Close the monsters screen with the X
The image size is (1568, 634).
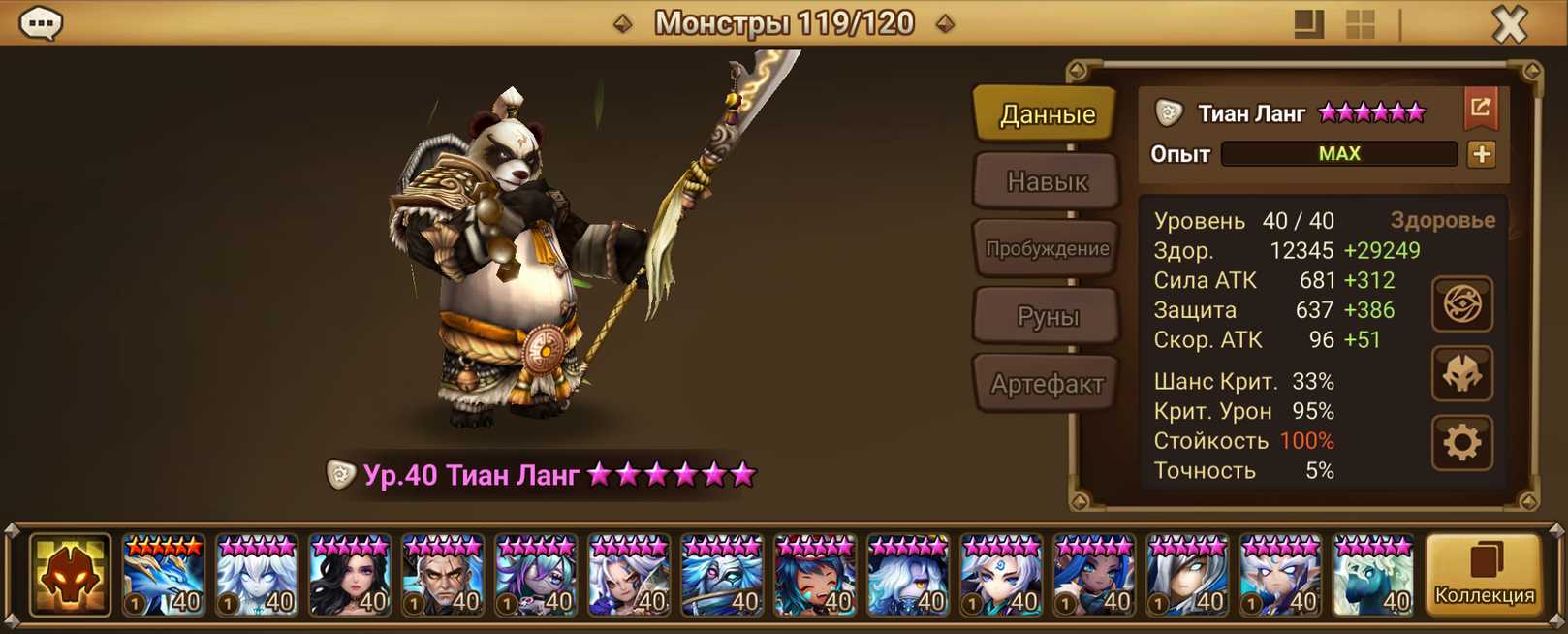pos(1509,24)
